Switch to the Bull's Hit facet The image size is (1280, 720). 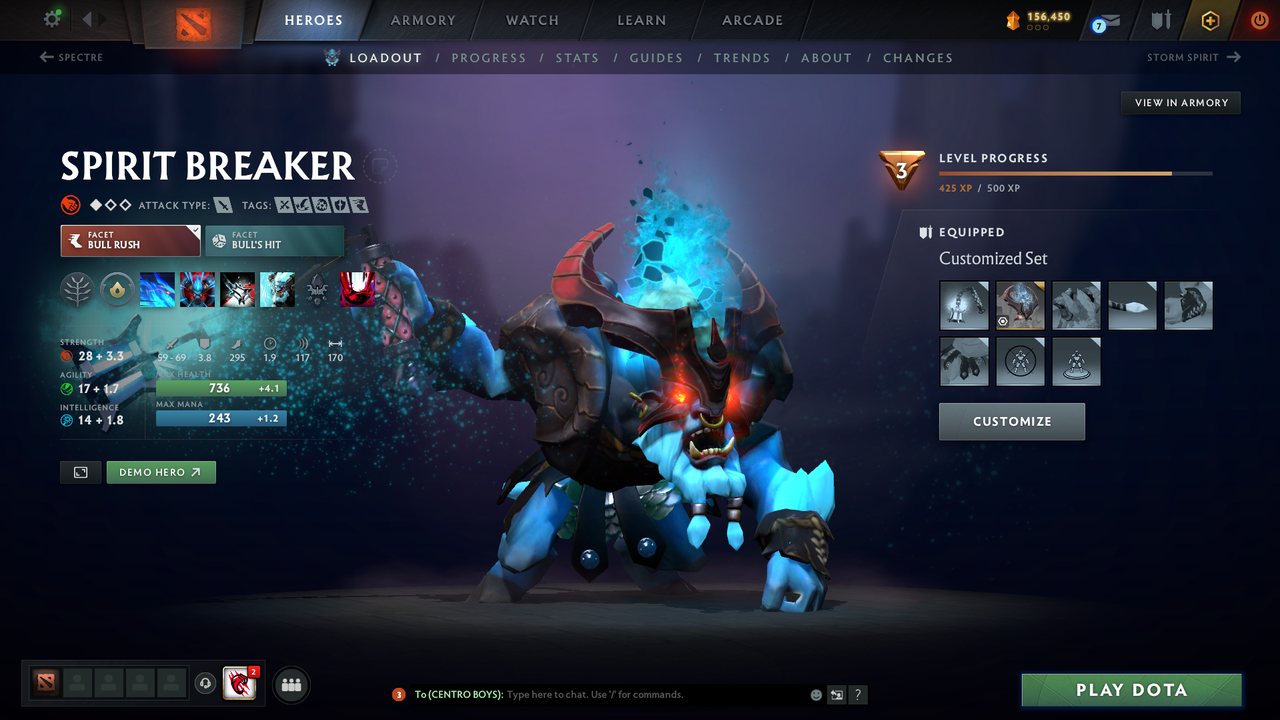[274, 240]
